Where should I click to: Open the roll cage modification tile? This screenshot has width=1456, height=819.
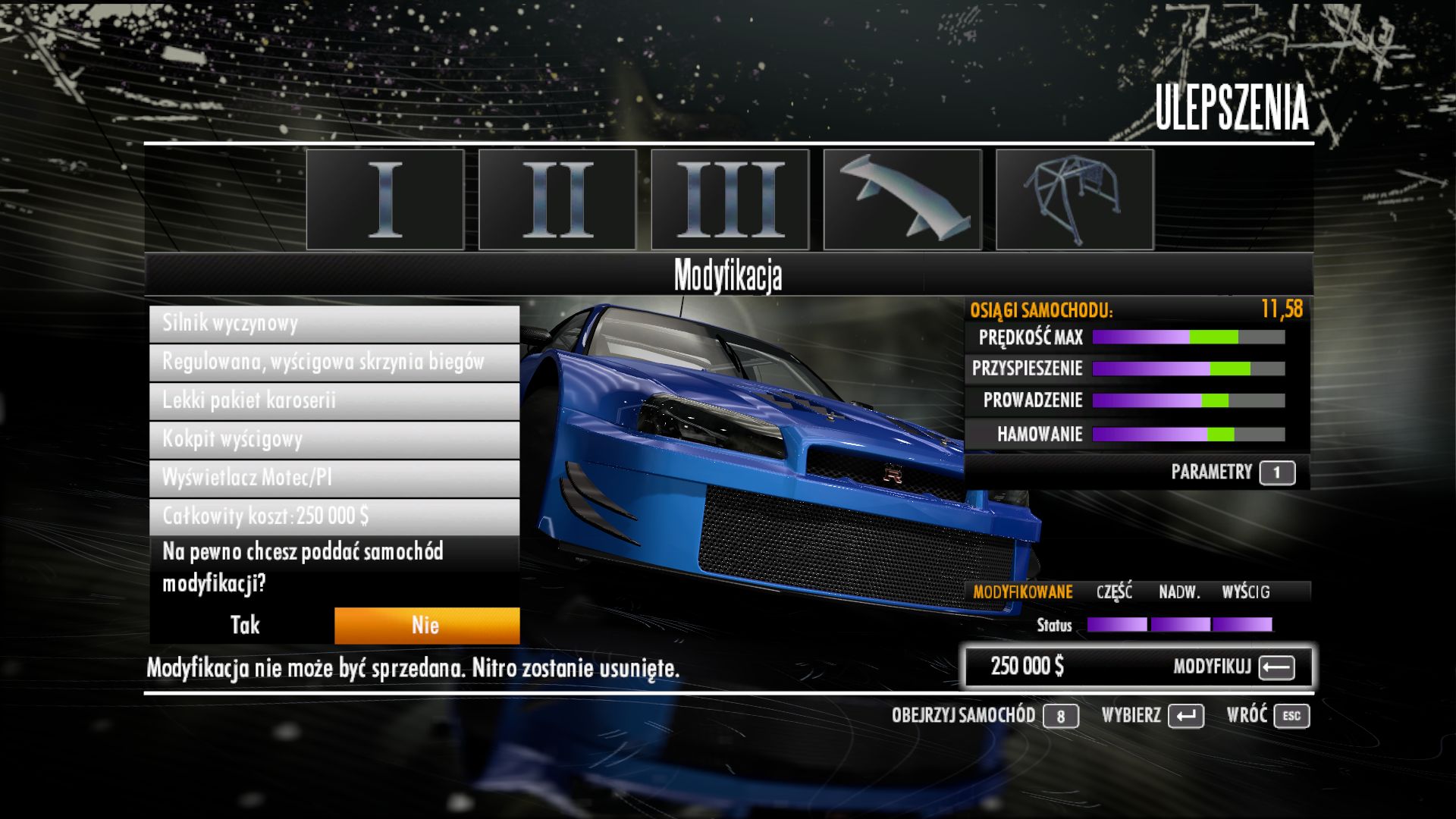click(1075, 199)
